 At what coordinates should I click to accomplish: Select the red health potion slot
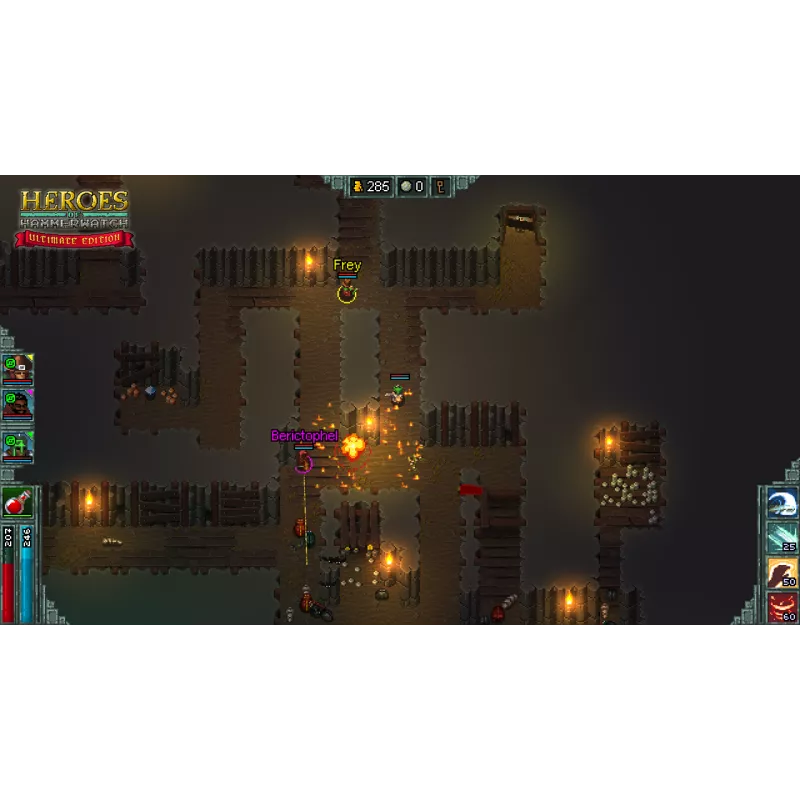coord(17,503)
